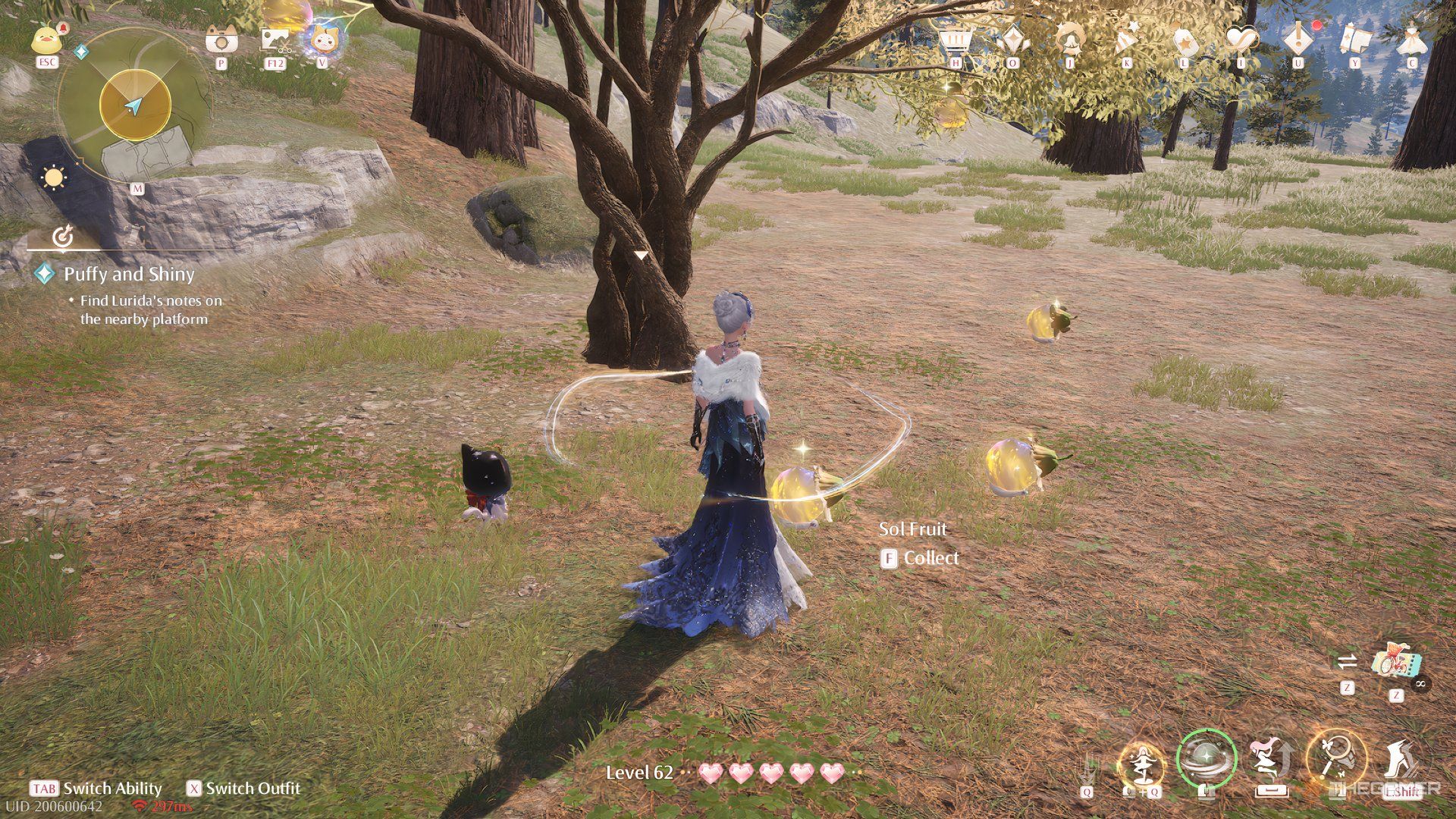The width and height of the screenshot is (1456, 819).
Task: Click the screenshot picture-and-scissors icon
Action: (x=275, y=39)
